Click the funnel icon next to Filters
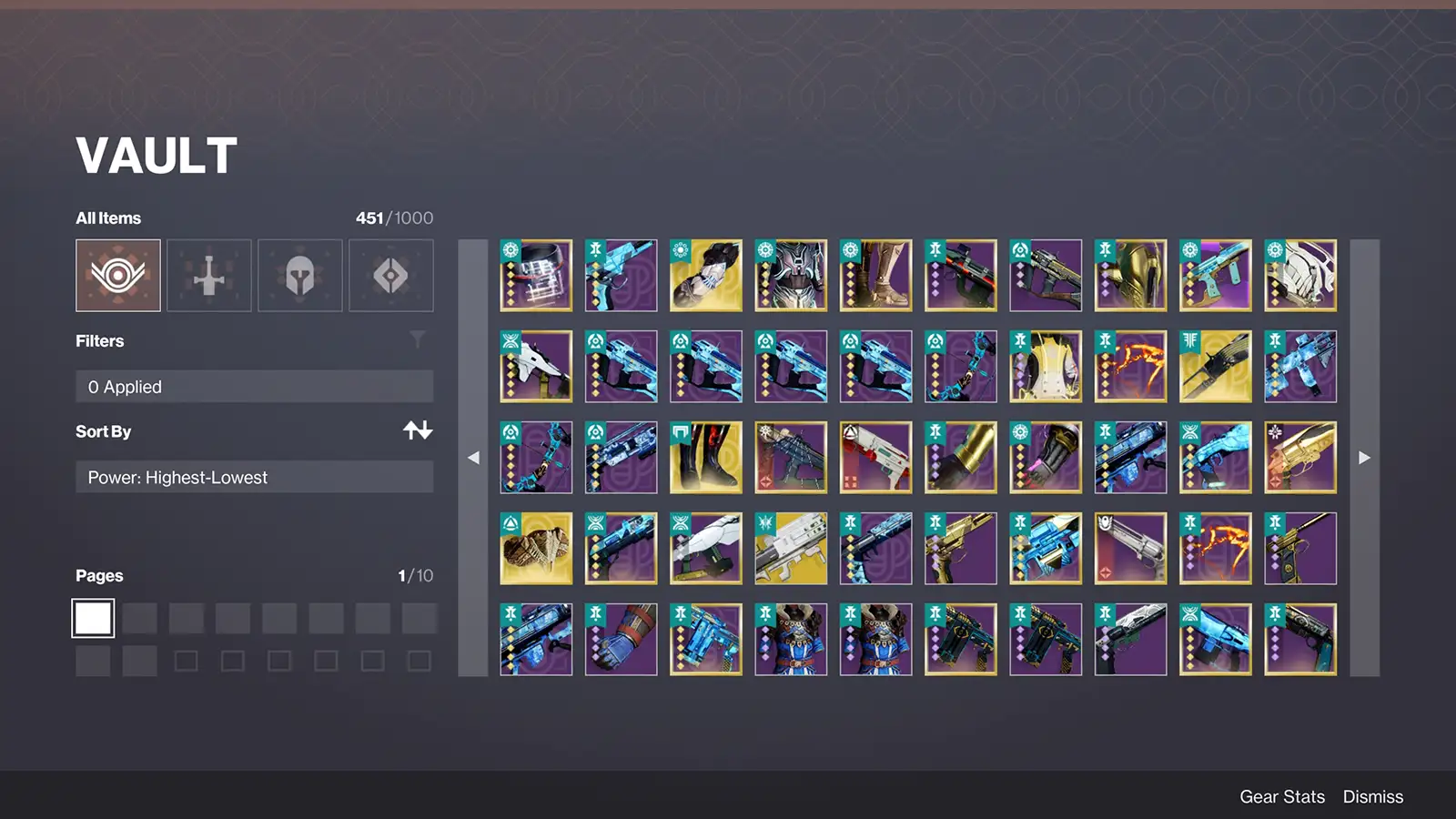1456x819 pixels. point(418,339)
